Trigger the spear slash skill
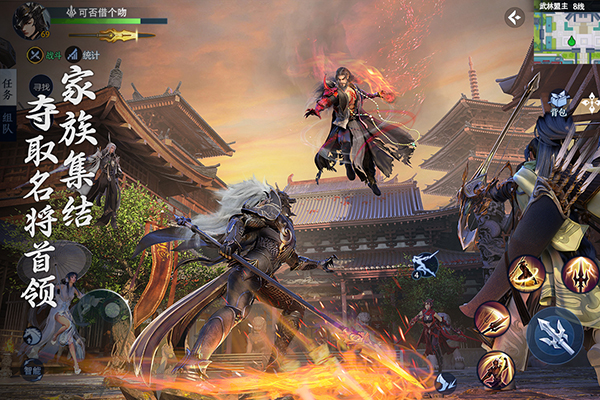 (x=492, y=319)
